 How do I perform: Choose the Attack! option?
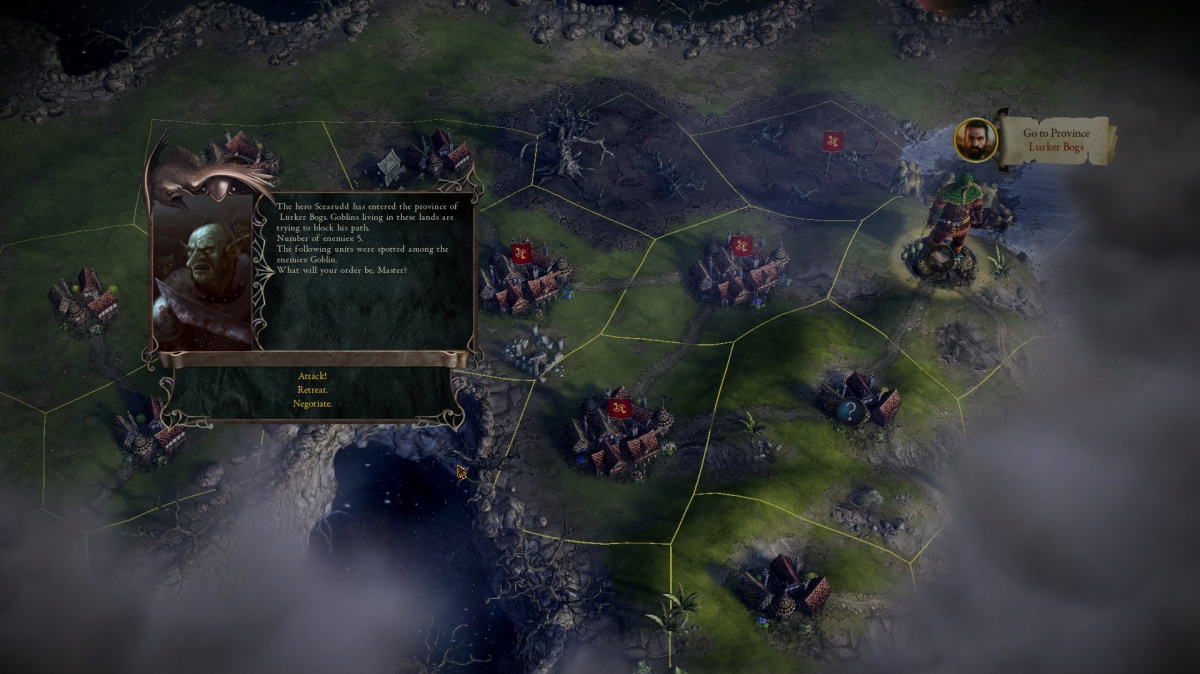click(313, 376)
